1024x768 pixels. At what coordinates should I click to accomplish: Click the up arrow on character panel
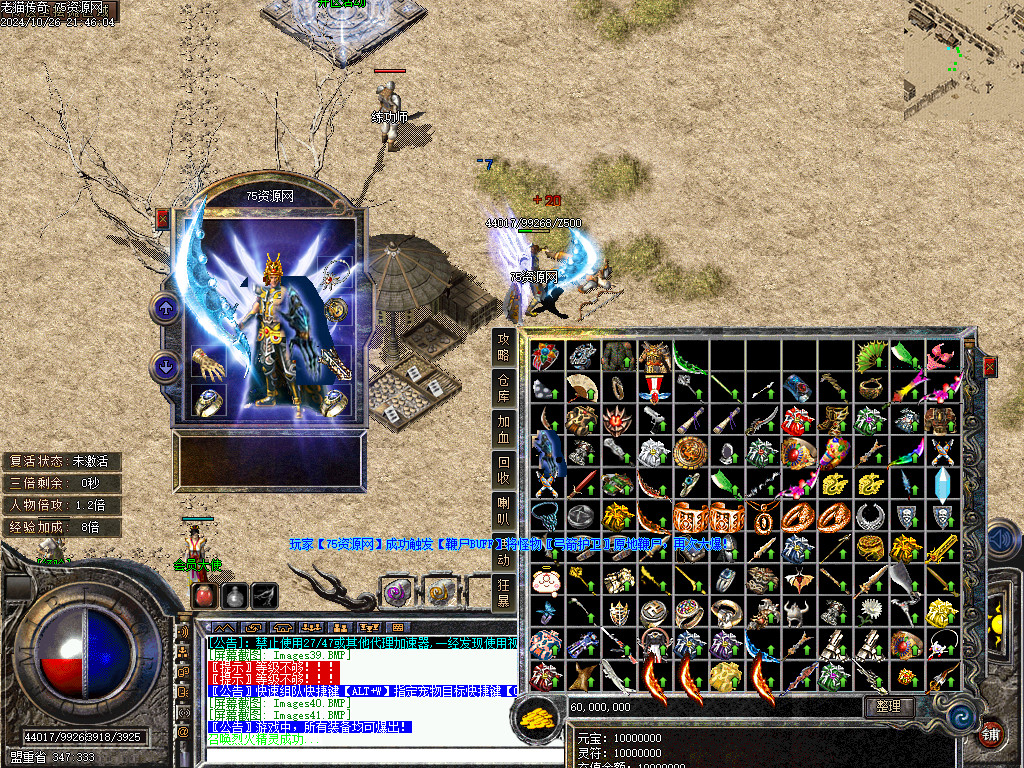tap(166, 308)
